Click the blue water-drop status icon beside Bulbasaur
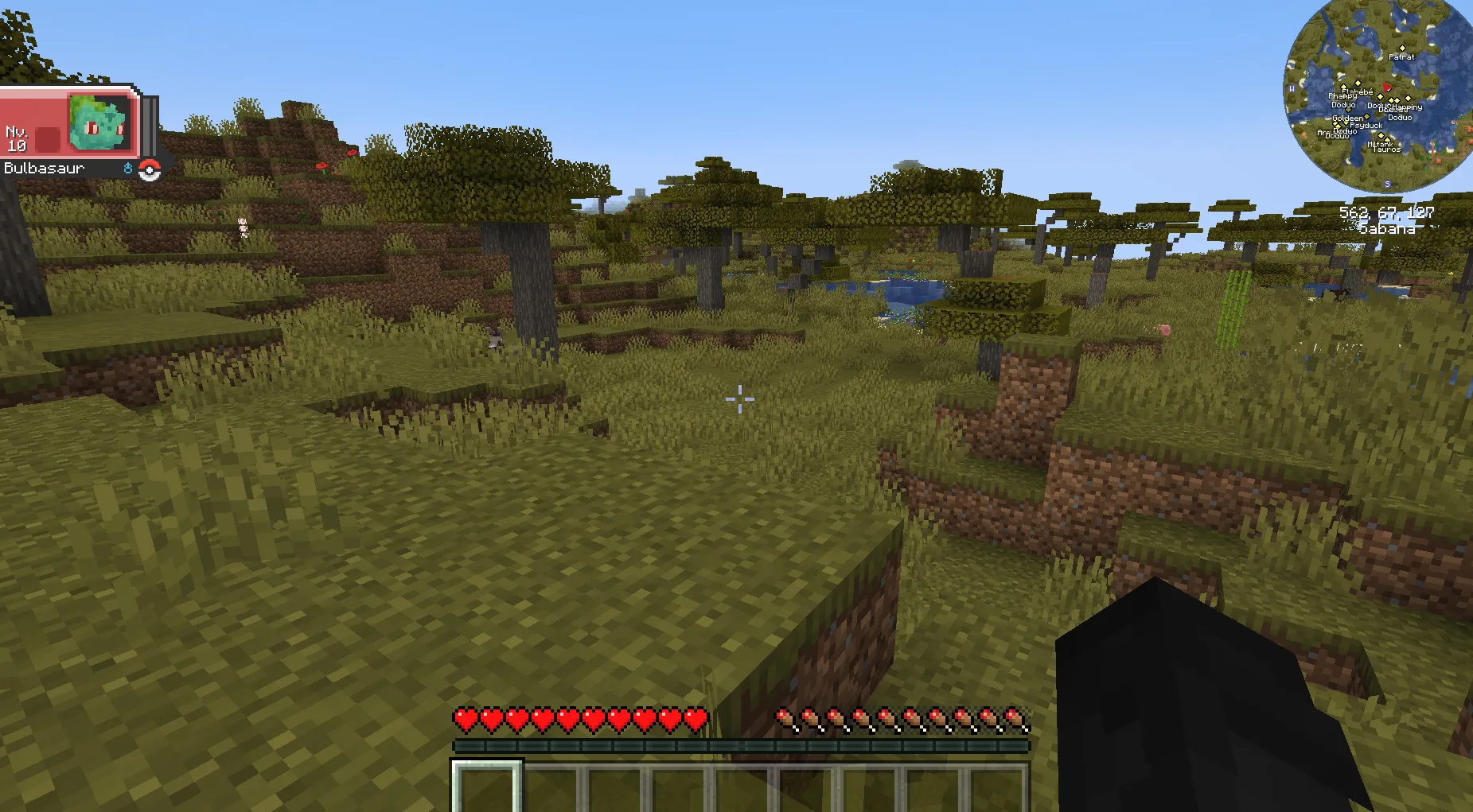Image resolution: width=1473 pixels, height=812 pixels. pyautogui.click(x=128, y=169)
